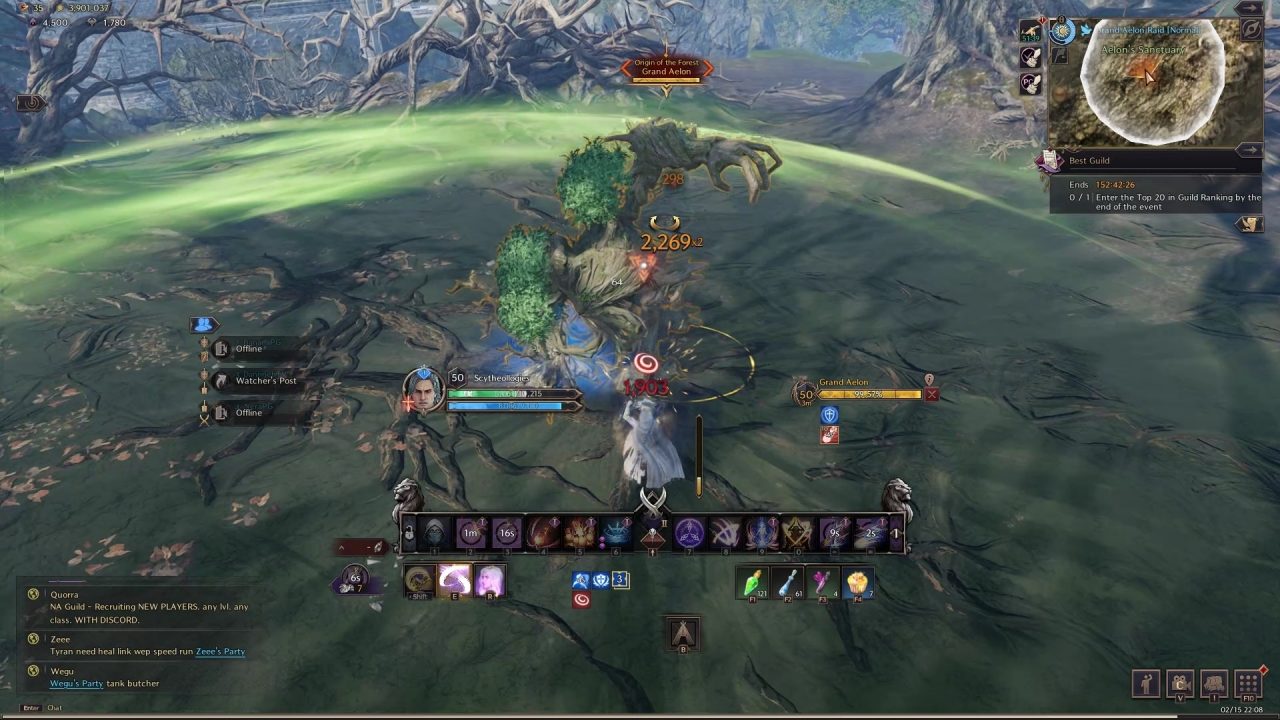The width and height of the screenshot is (1280, 720).
Task: Toggle the speaker icon on the left edge
Action: [x=30, y=103]
